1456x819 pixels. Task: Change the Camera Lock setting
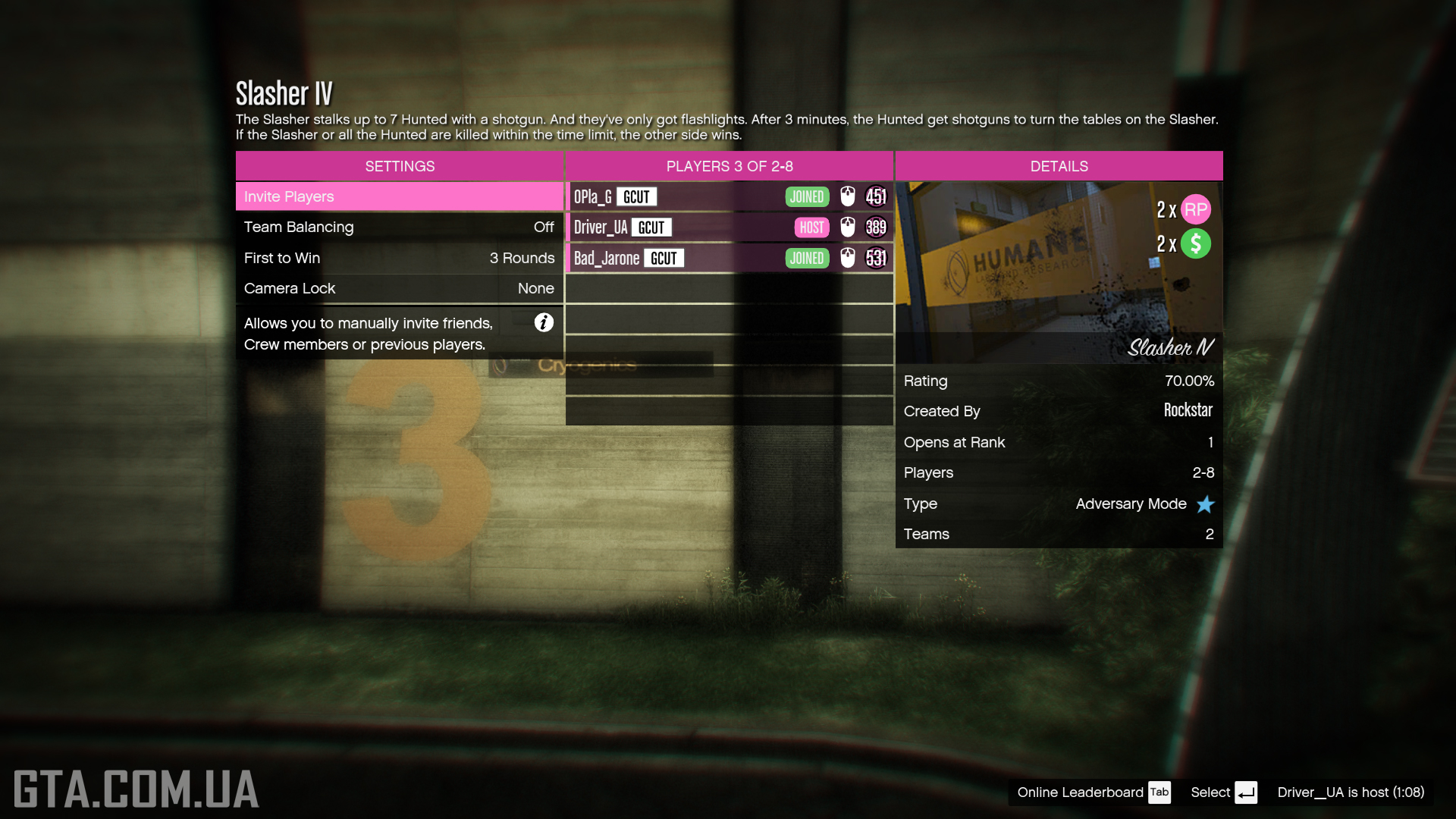pyautogui.click(x=399, y=288)
